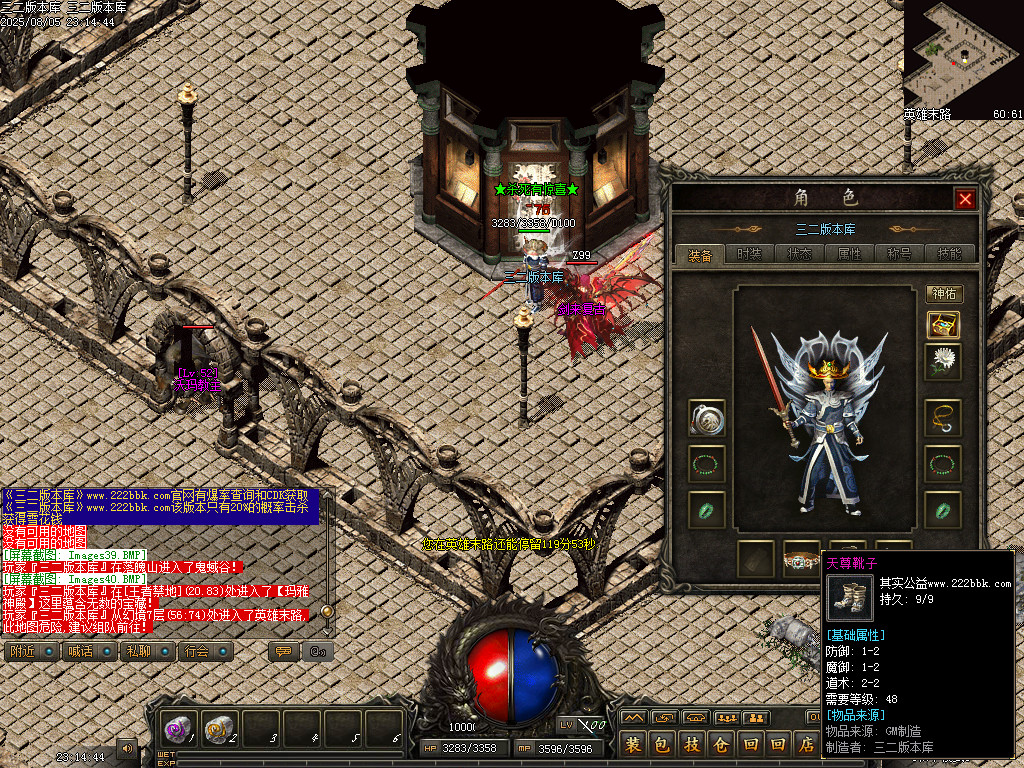Image resolution: width=1024 pixels, height=768 pixels.
Task: Select the treasure chest equipment slot
Action: point(943,325)
